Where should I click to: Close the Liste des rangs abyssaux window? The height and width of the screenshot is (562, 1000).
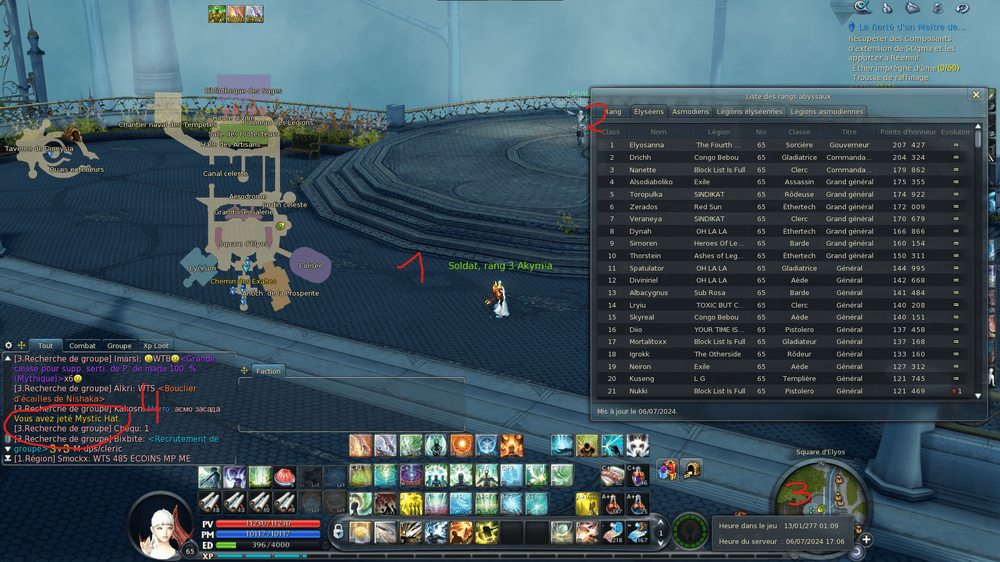coord(976,95)
